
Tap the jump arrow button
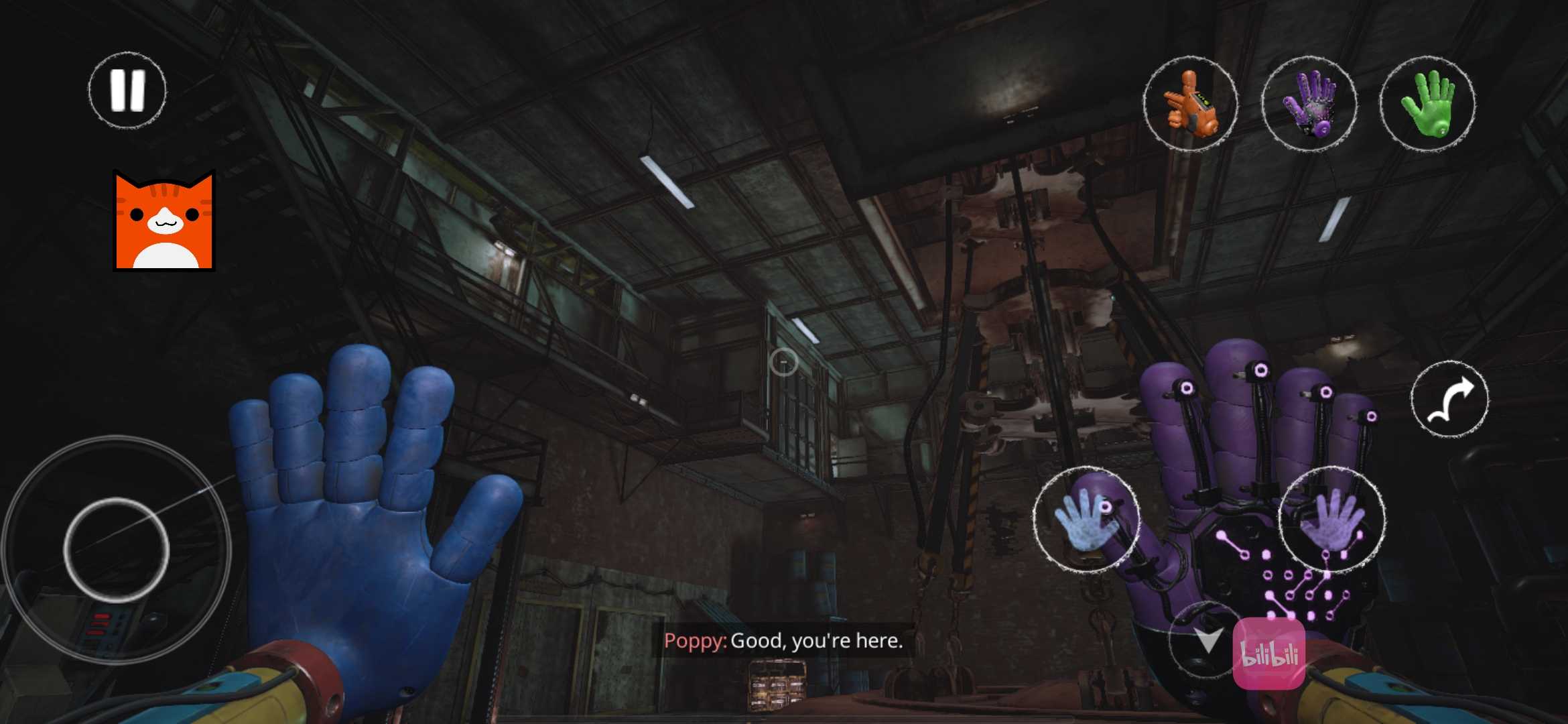coord(1449,400)
